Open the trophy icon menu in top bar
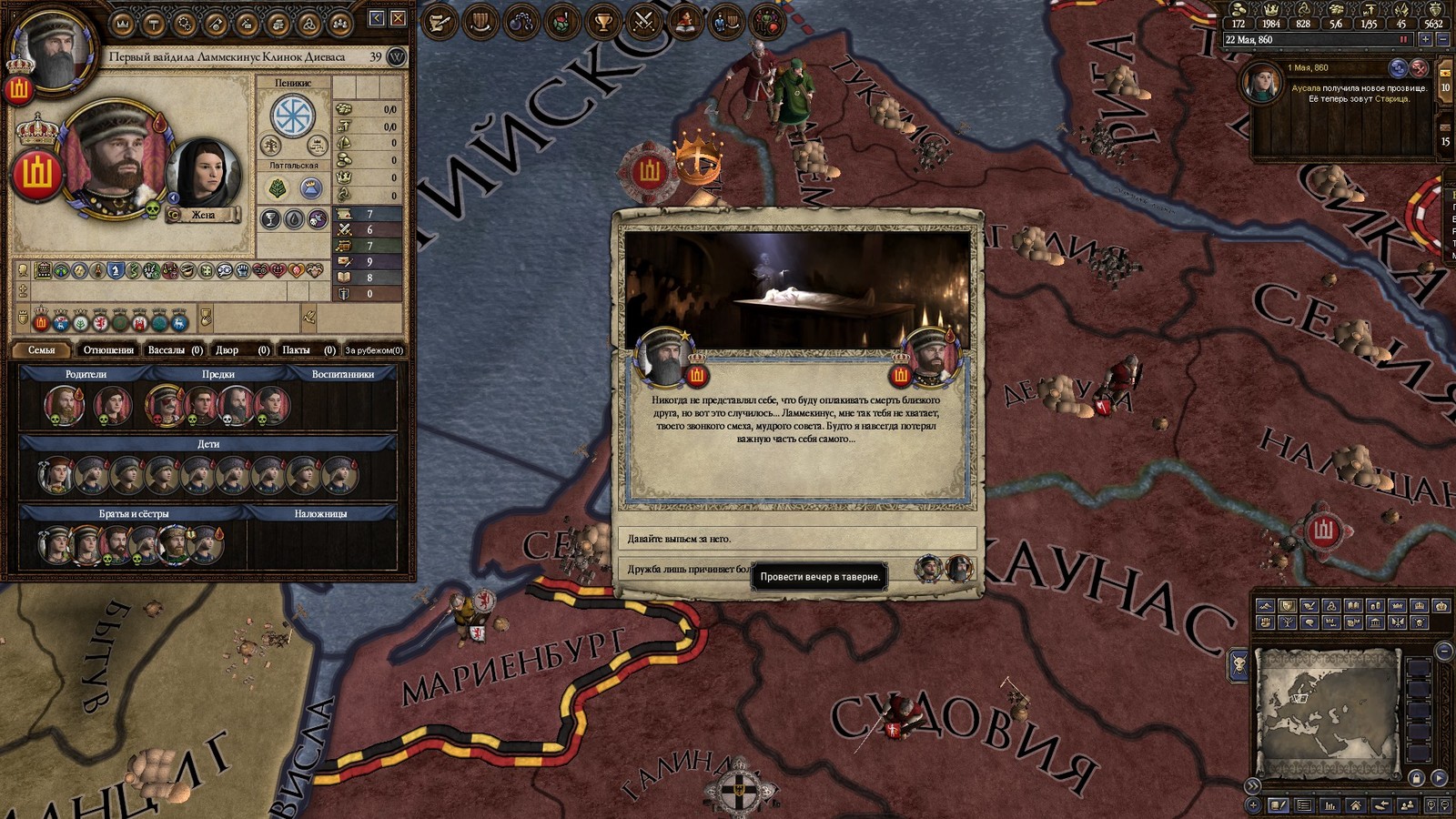Image resolution: width=1456 pixels, height=819 pixels. 603,20
